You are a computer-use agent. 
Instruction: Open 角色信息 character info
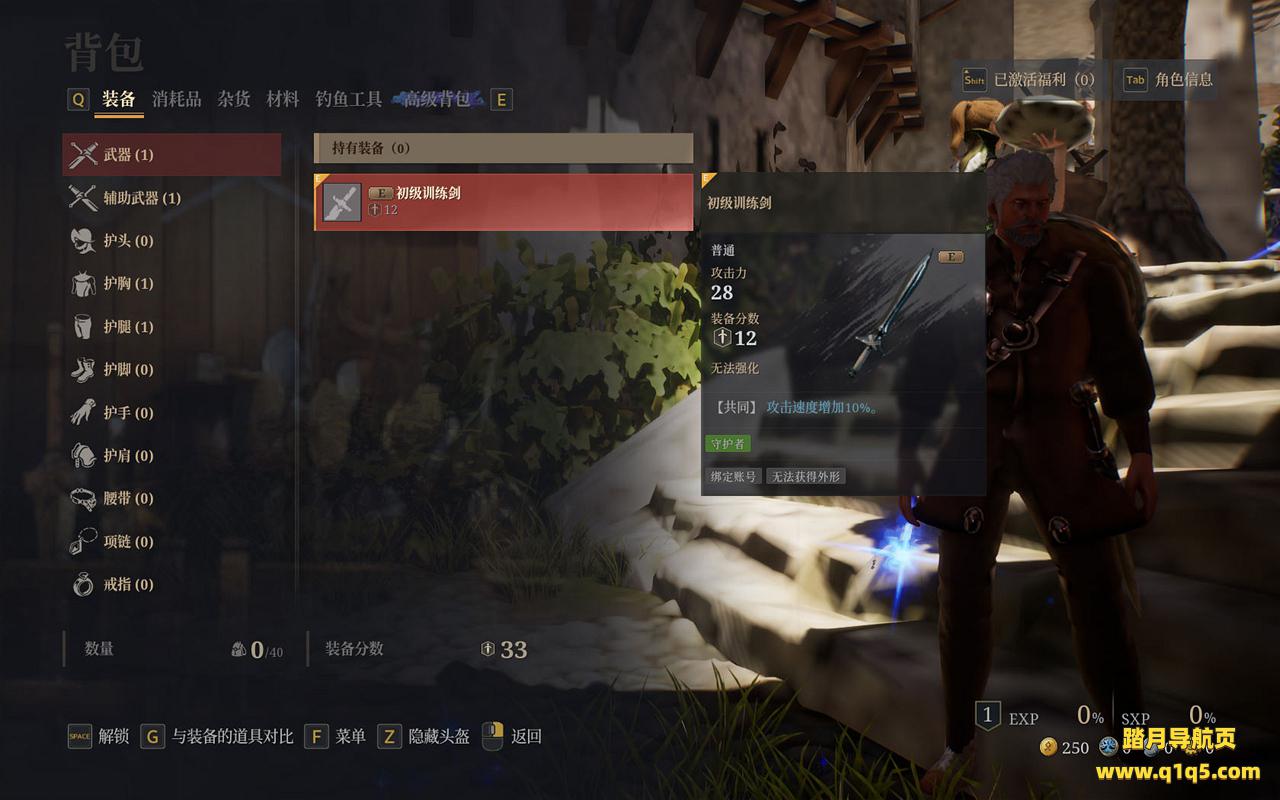pyautogui.click(x=1170, y=80)
